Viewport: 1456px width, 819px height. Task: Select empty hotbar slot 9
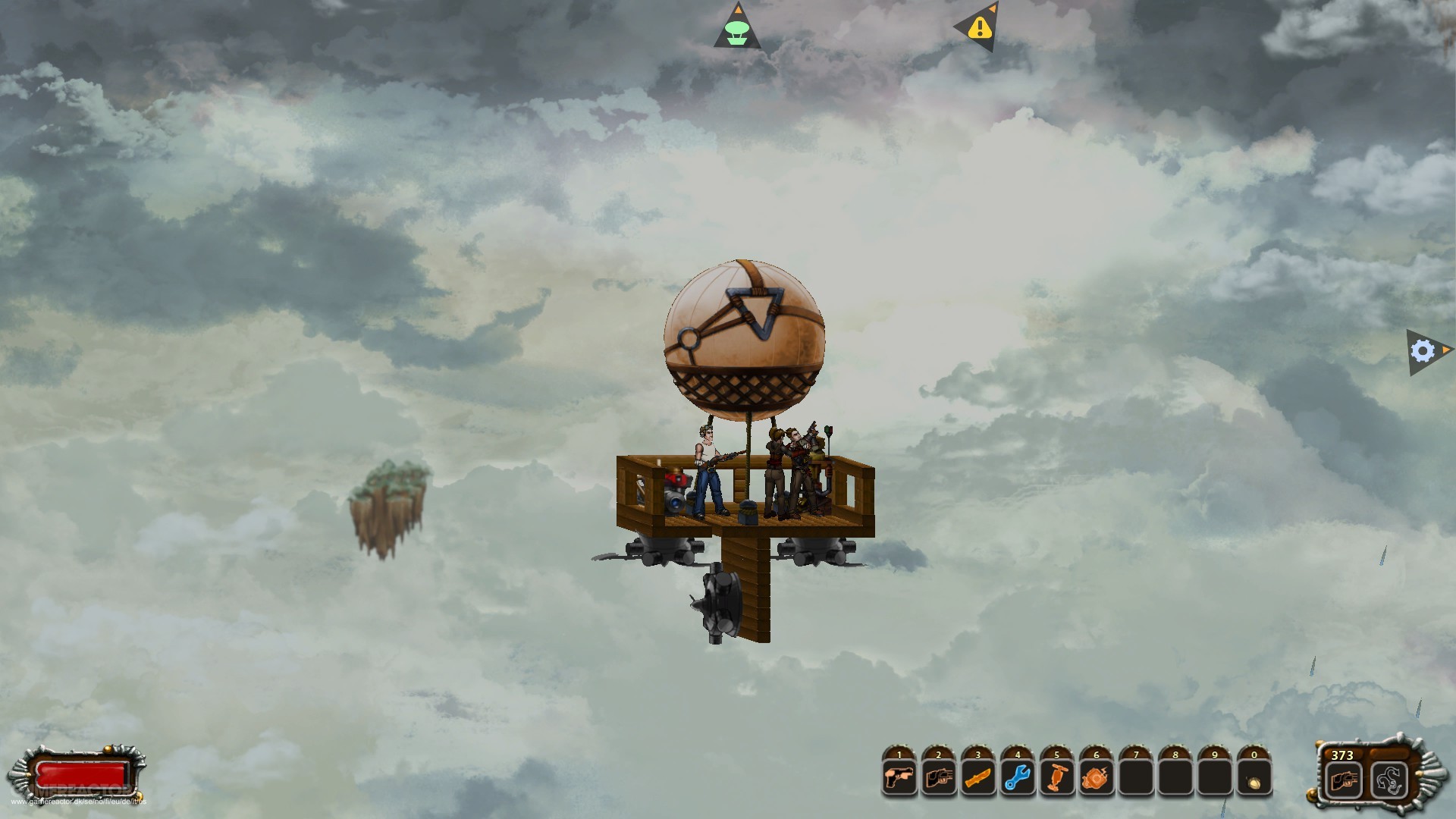point(1215,778)
